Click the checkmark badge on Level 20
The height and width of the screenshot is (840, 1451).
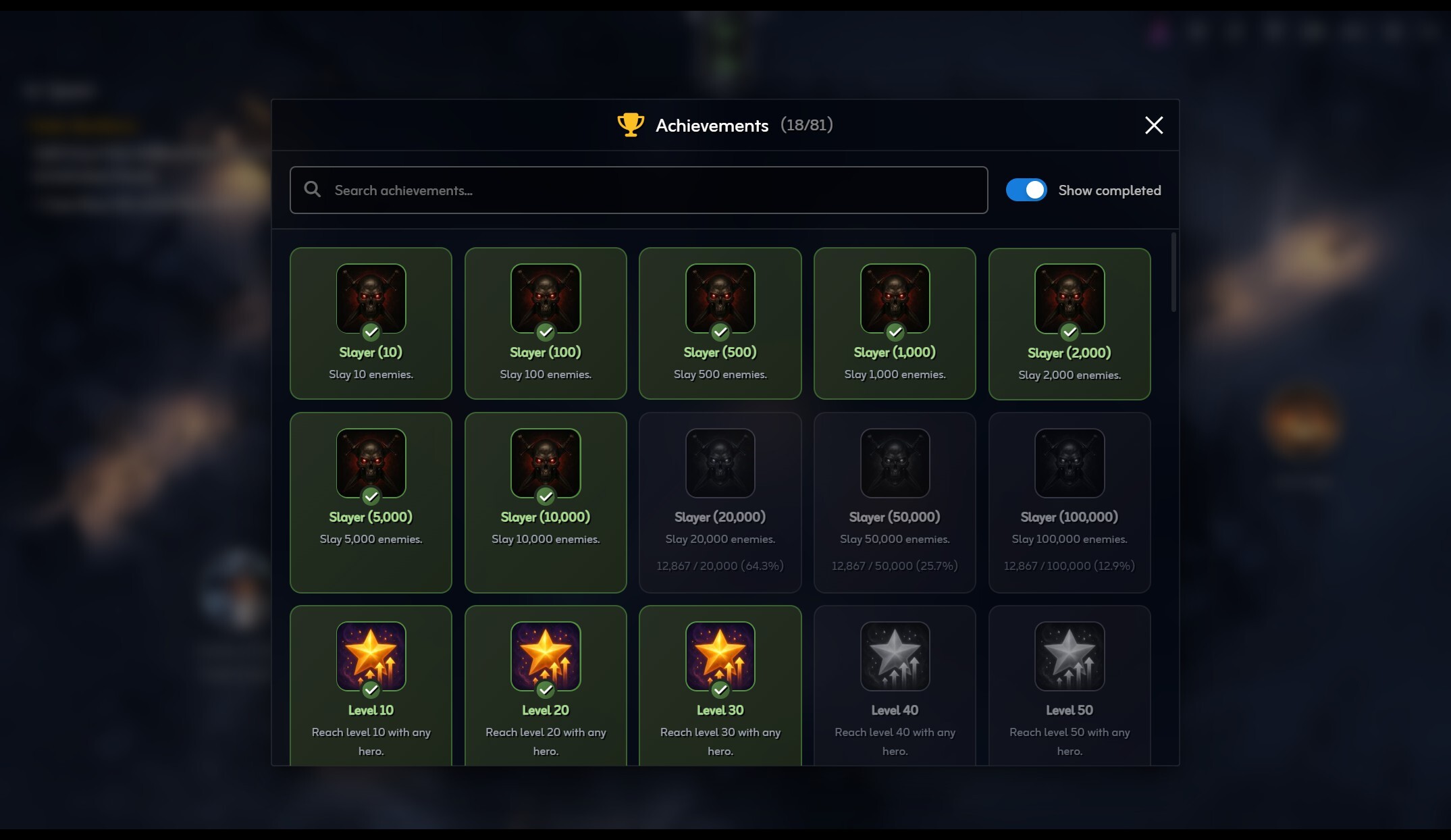[x=545, y=690]
